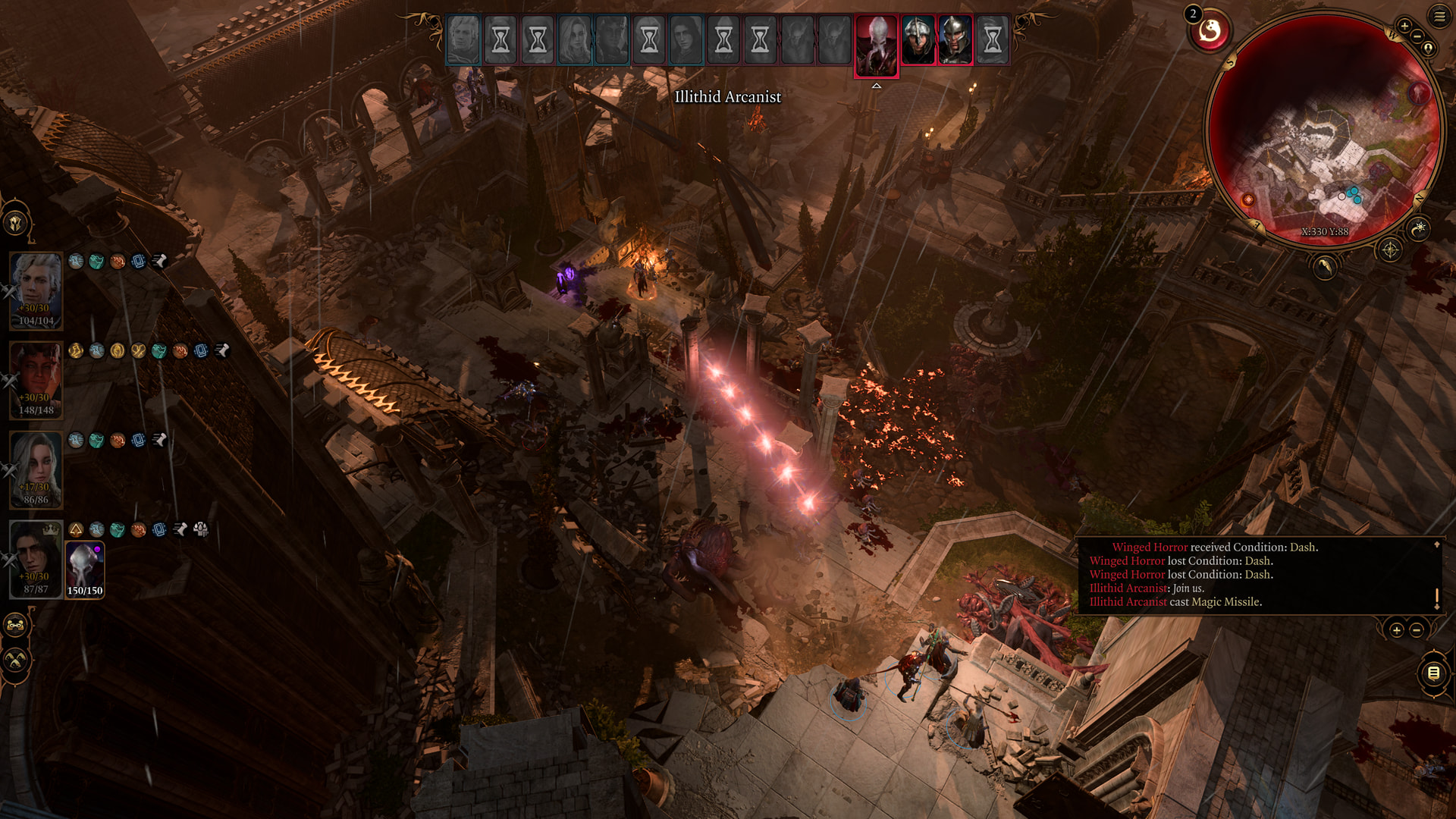The image size is (1456, 819).
Task: Select the dark-haired crowned party portrait
Action: [36, 558]
